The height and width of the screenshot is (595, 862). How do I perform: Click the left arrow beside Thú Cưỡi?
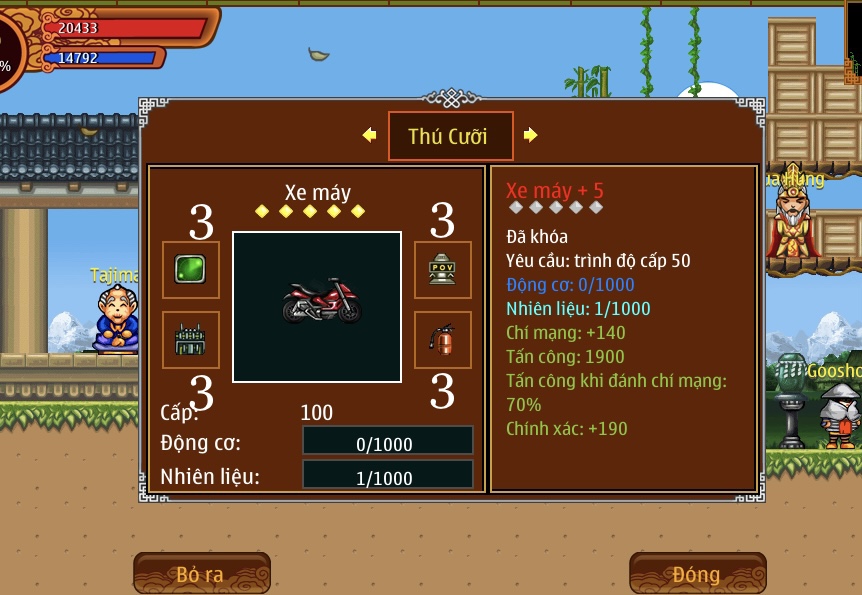[369, 135]
